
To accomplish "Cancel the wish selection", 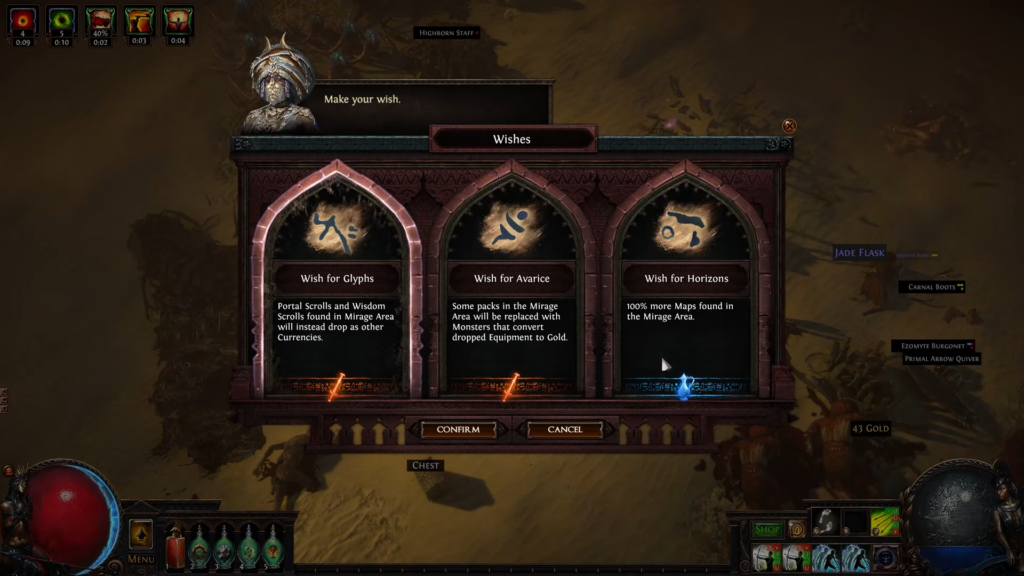I will tap(565, 430).
